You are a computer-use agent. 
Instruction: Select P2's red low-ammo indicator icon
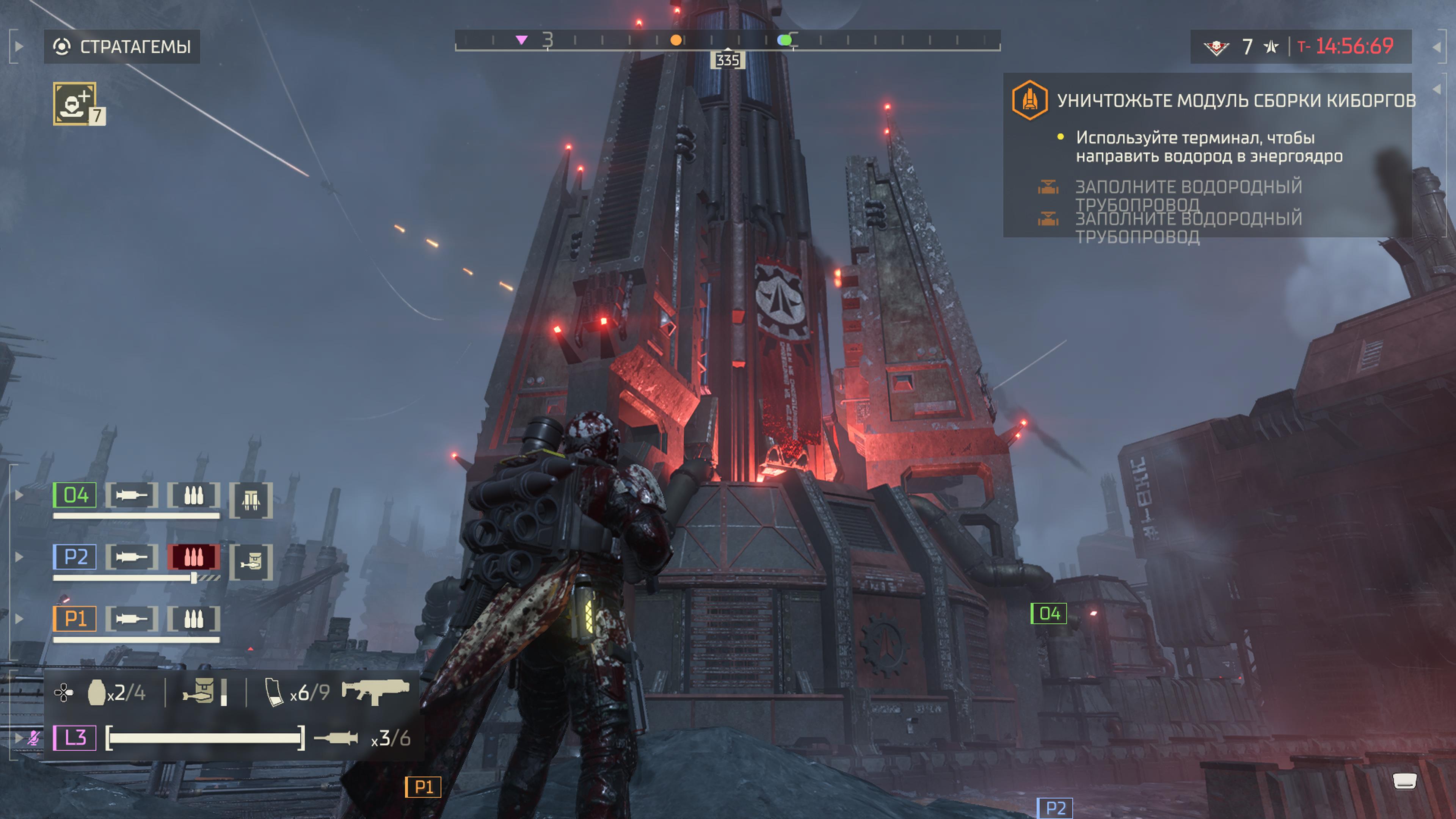tap(193, 557)
